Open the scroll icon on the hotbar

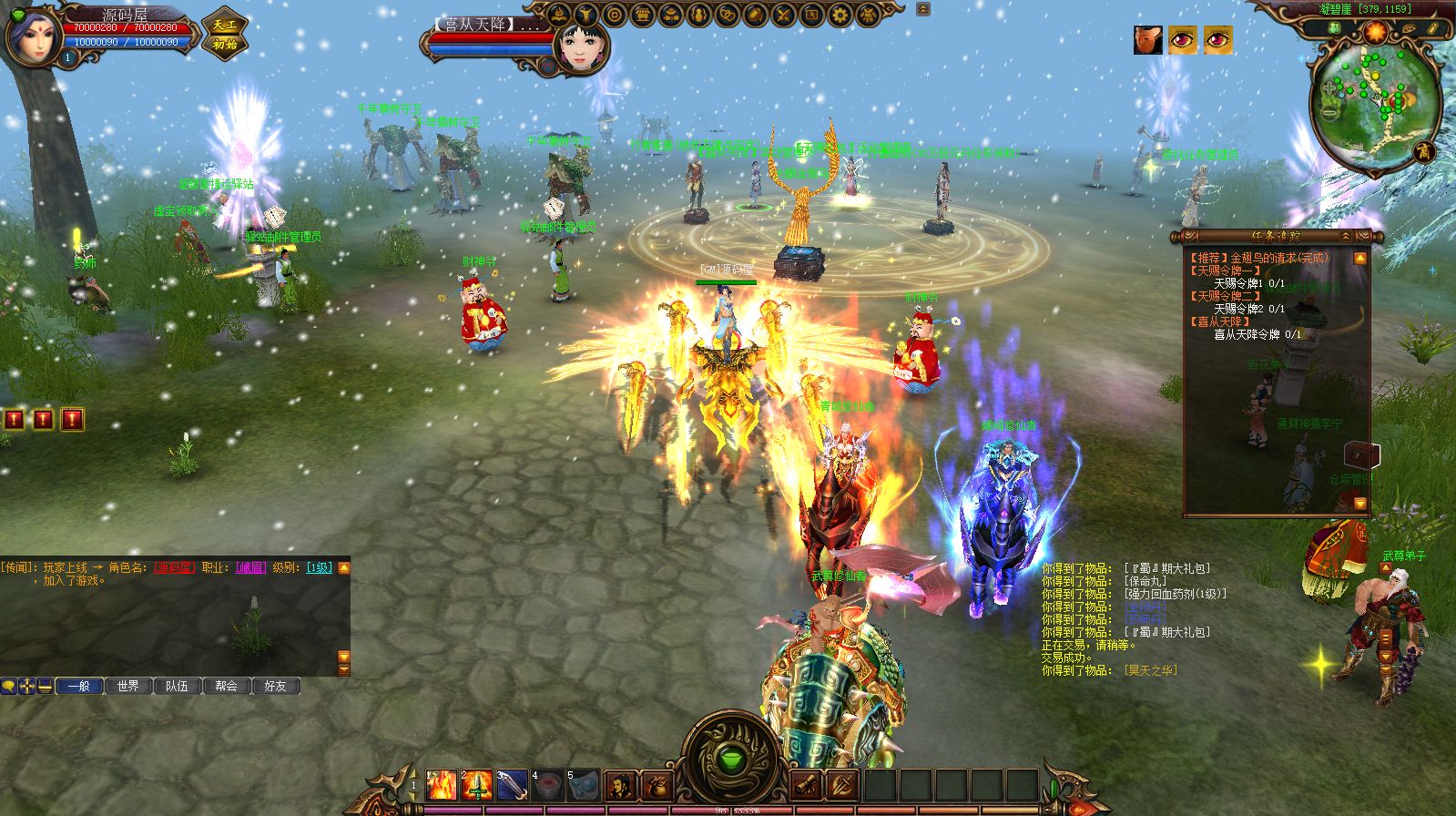806,784
